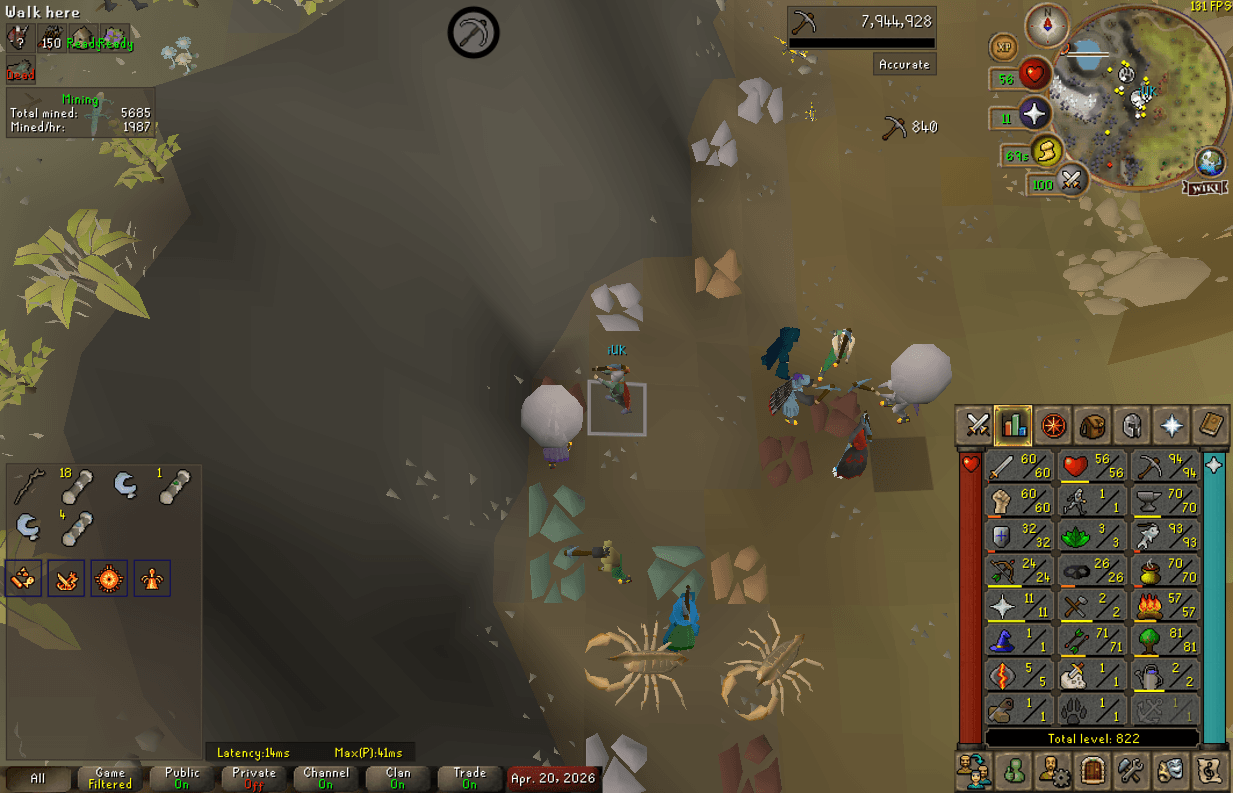This screenshot has height=793, width=1233.
Task: Open the Music player tab
Action: point(1210,771)
